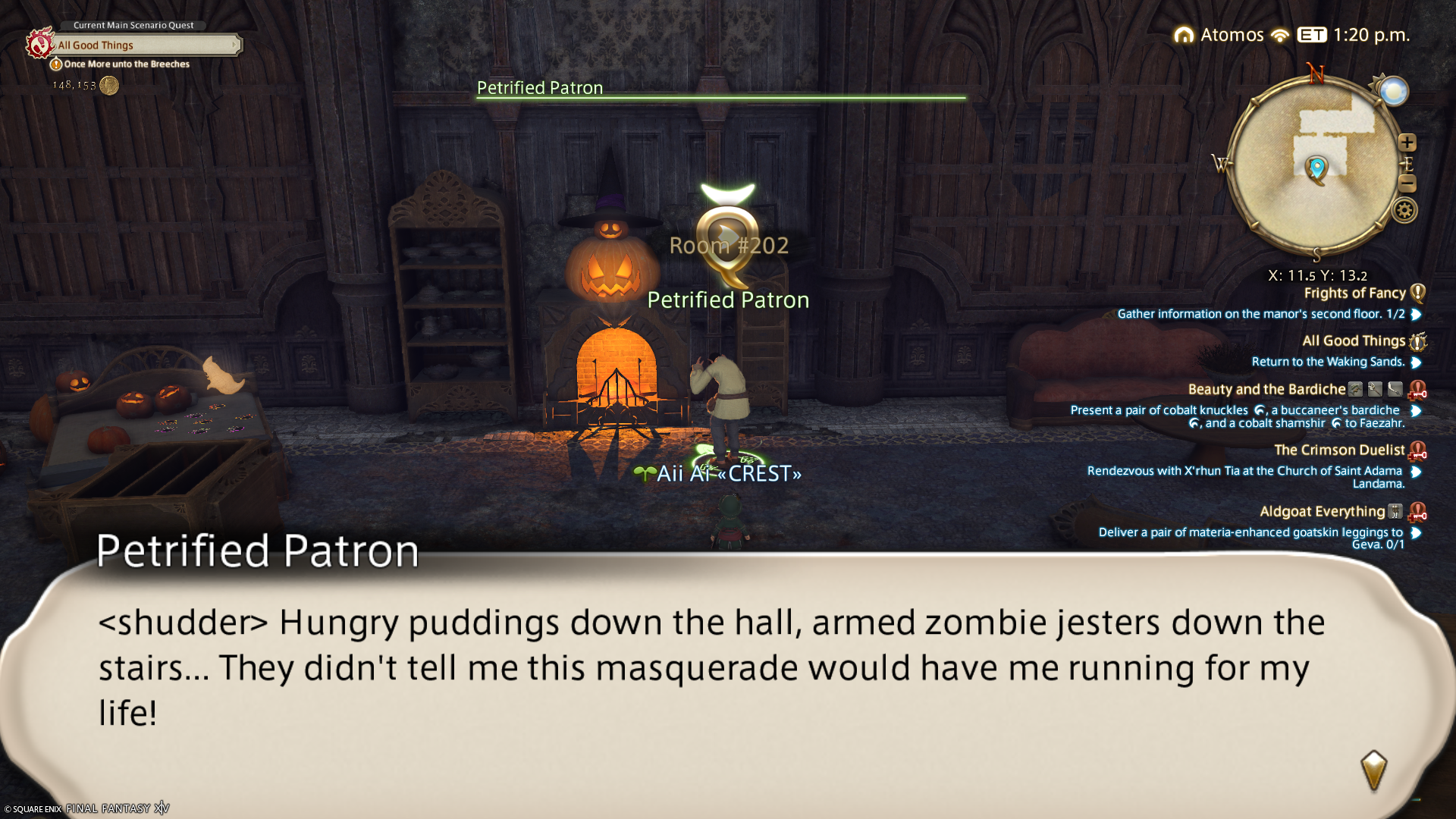Screen dimensions: 1456x819
Task: Select the Frights of Fancy quest entry
Action: [1354, 293]
